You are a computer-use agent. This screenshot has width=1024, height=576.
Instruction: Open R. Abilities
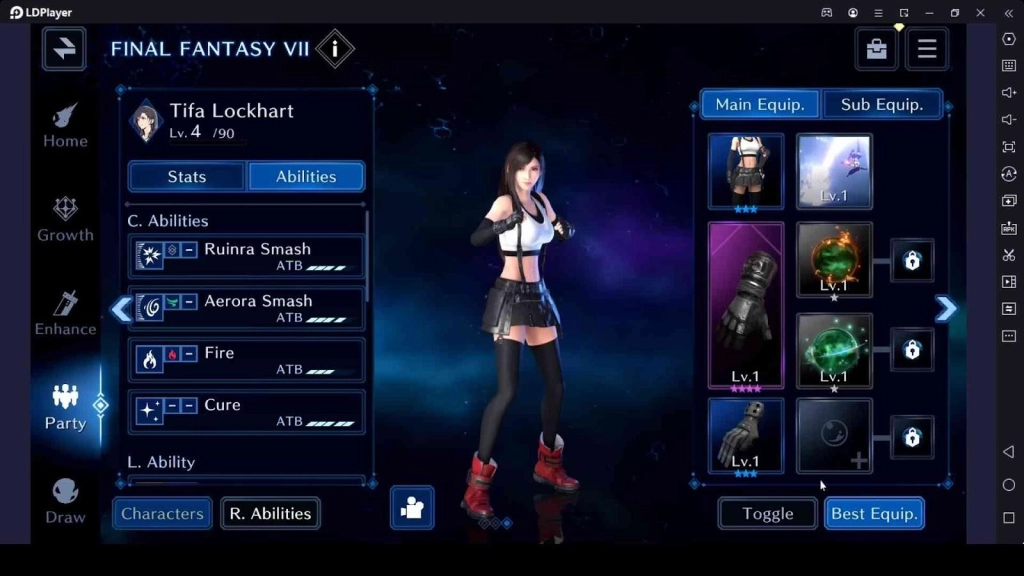[270, 513]
